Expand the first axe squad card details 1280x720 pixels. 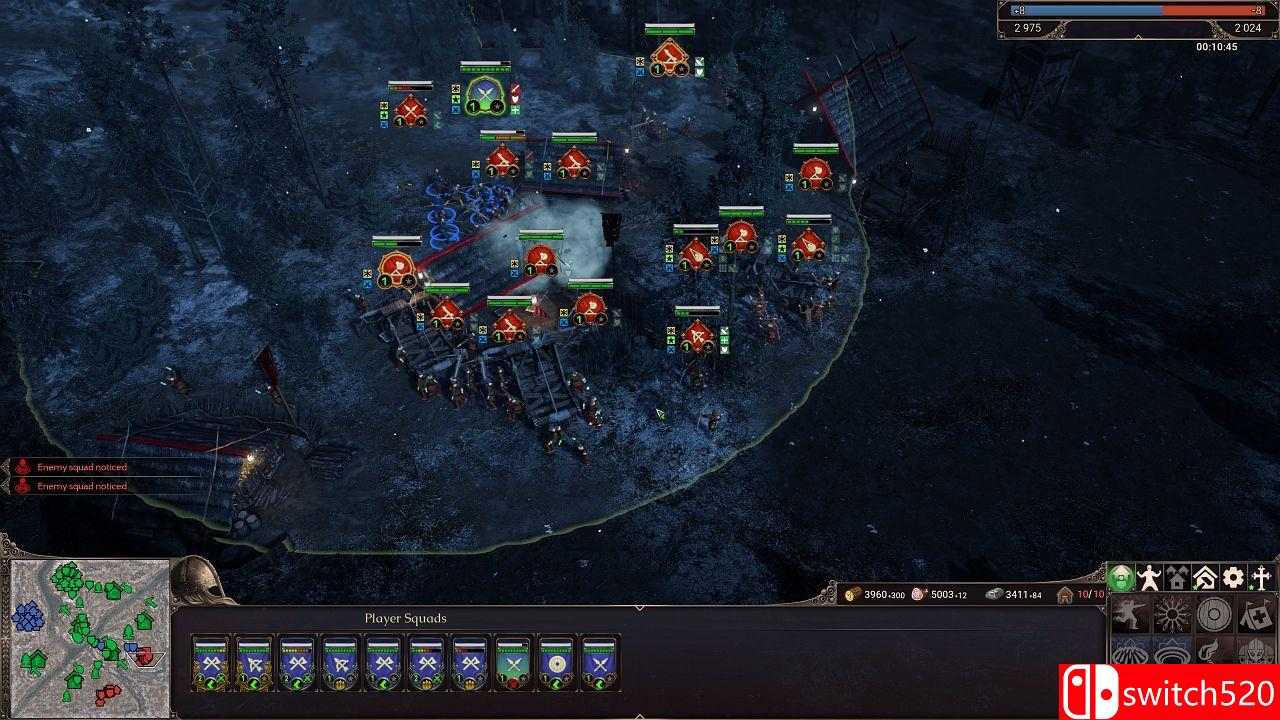click(210, 665)
